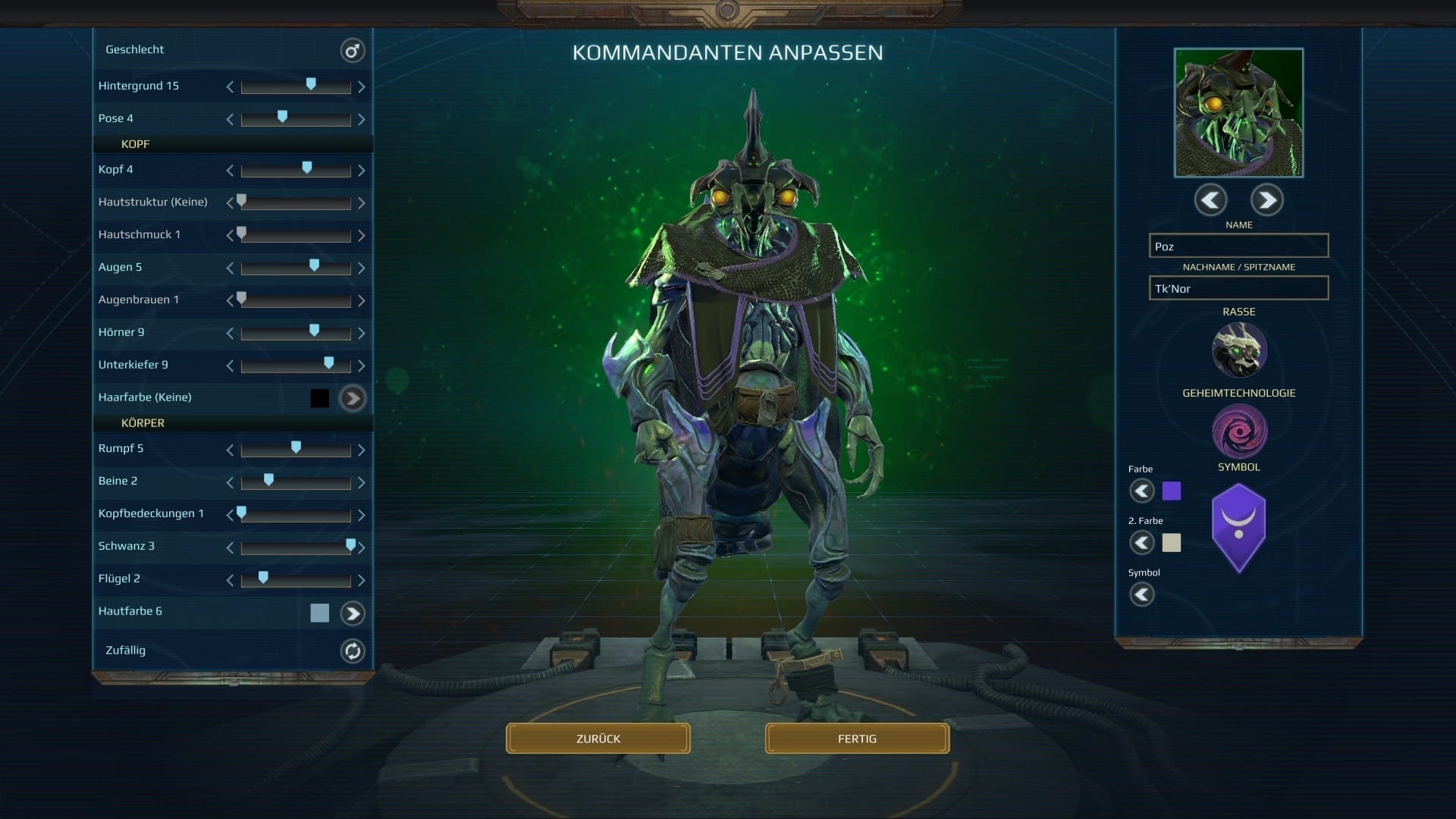This screenshot has height=819, width=1456.
Task: Click the Kopf 4 slider handle
Action: pyautogui.click(x=307, y=168)
